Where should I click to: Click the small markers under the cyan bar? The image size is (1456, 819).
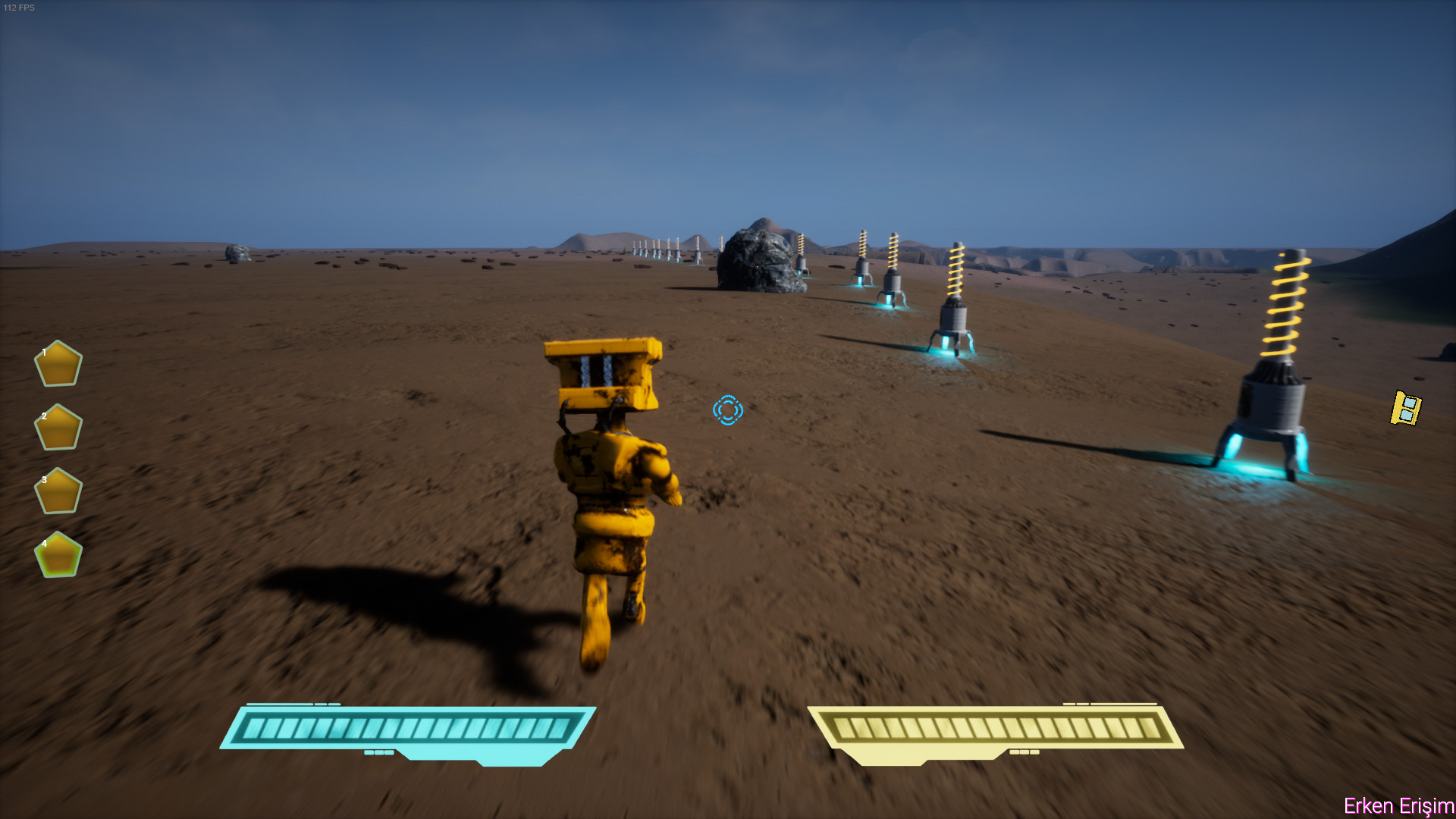click(x=378, y=754)
